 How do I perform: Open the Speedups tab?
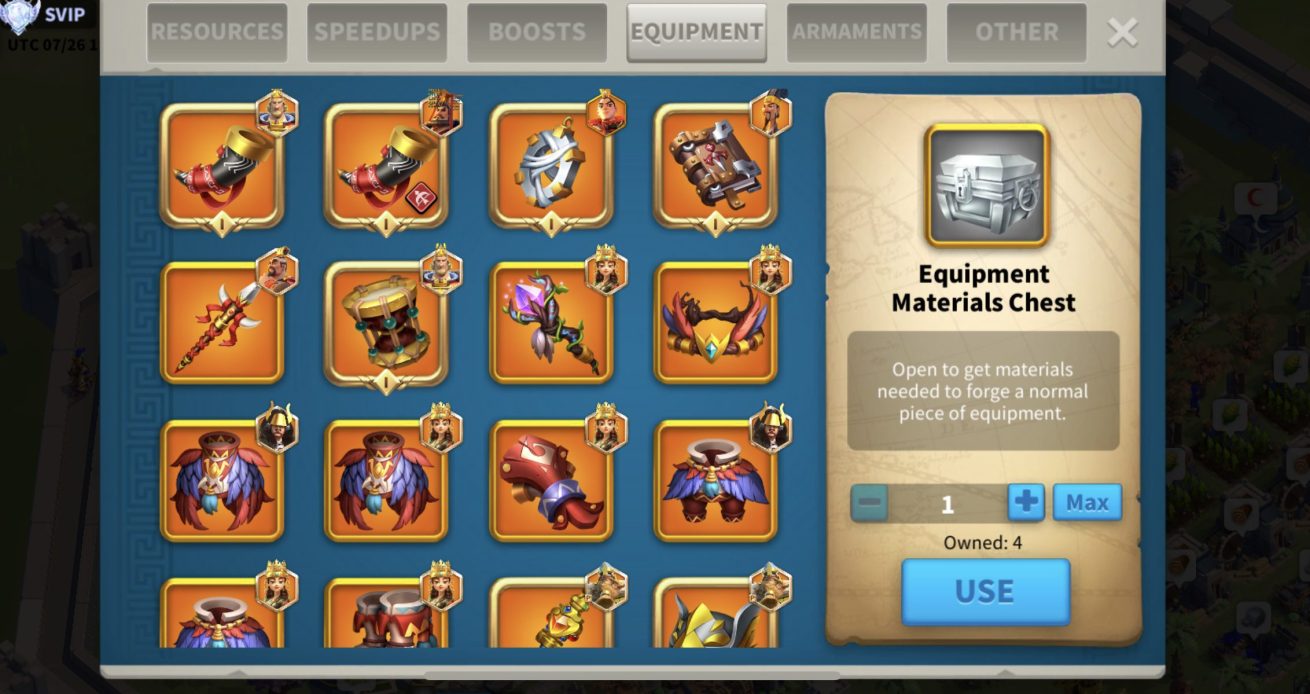pos(377,32)
